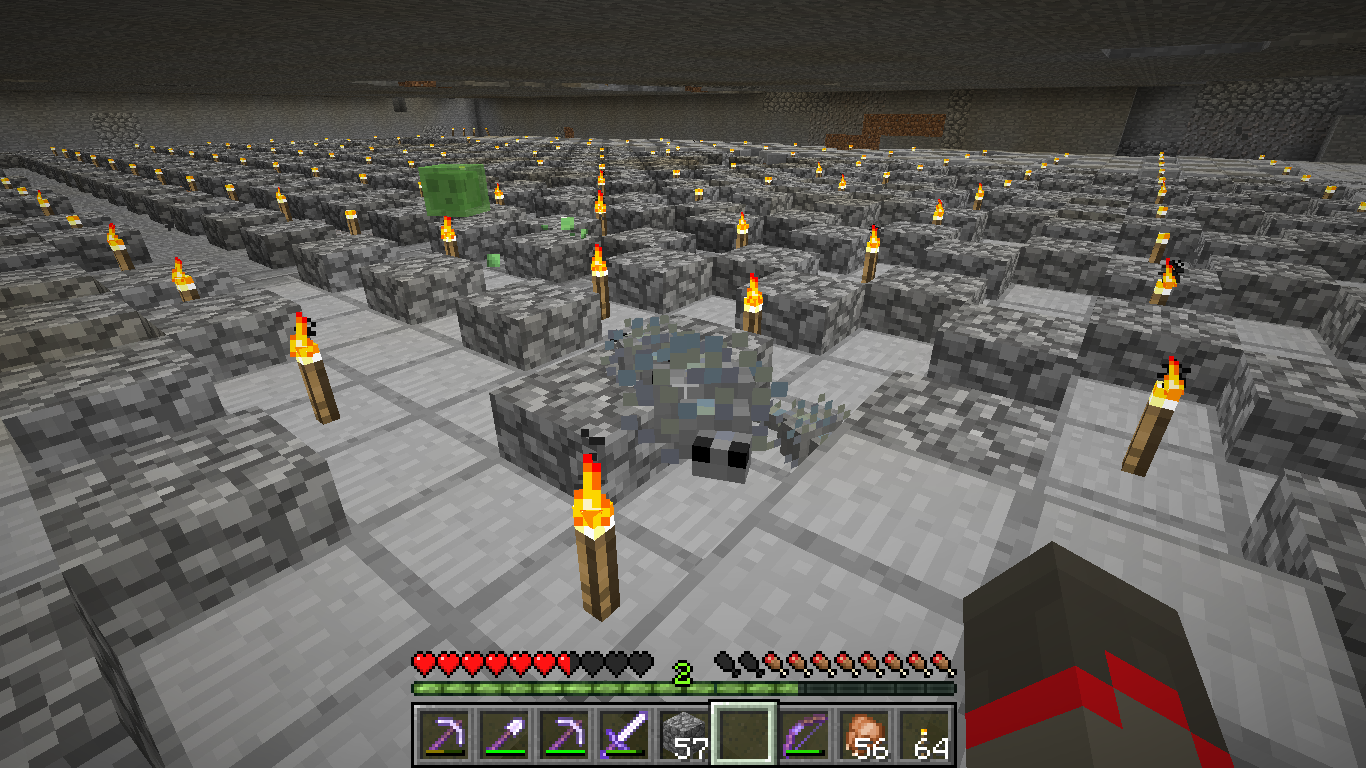Equip the enchanted sword

[x=623, y=735]
